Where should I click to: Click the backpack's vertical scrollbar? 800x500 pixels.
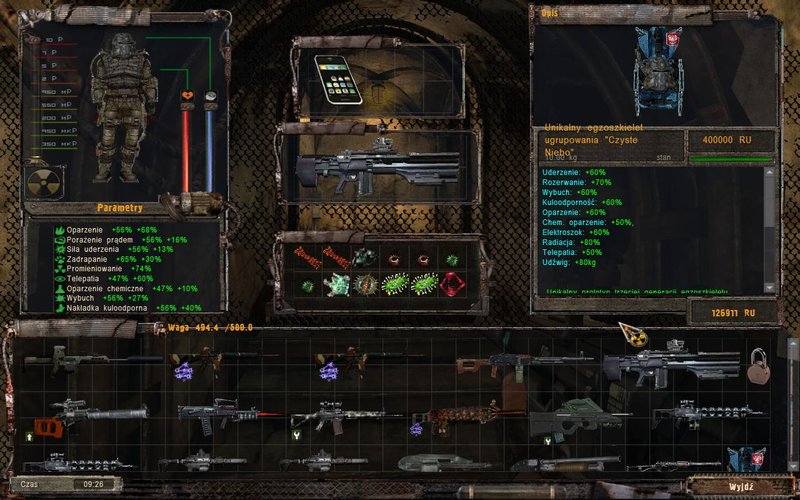(x=792, y=400)
